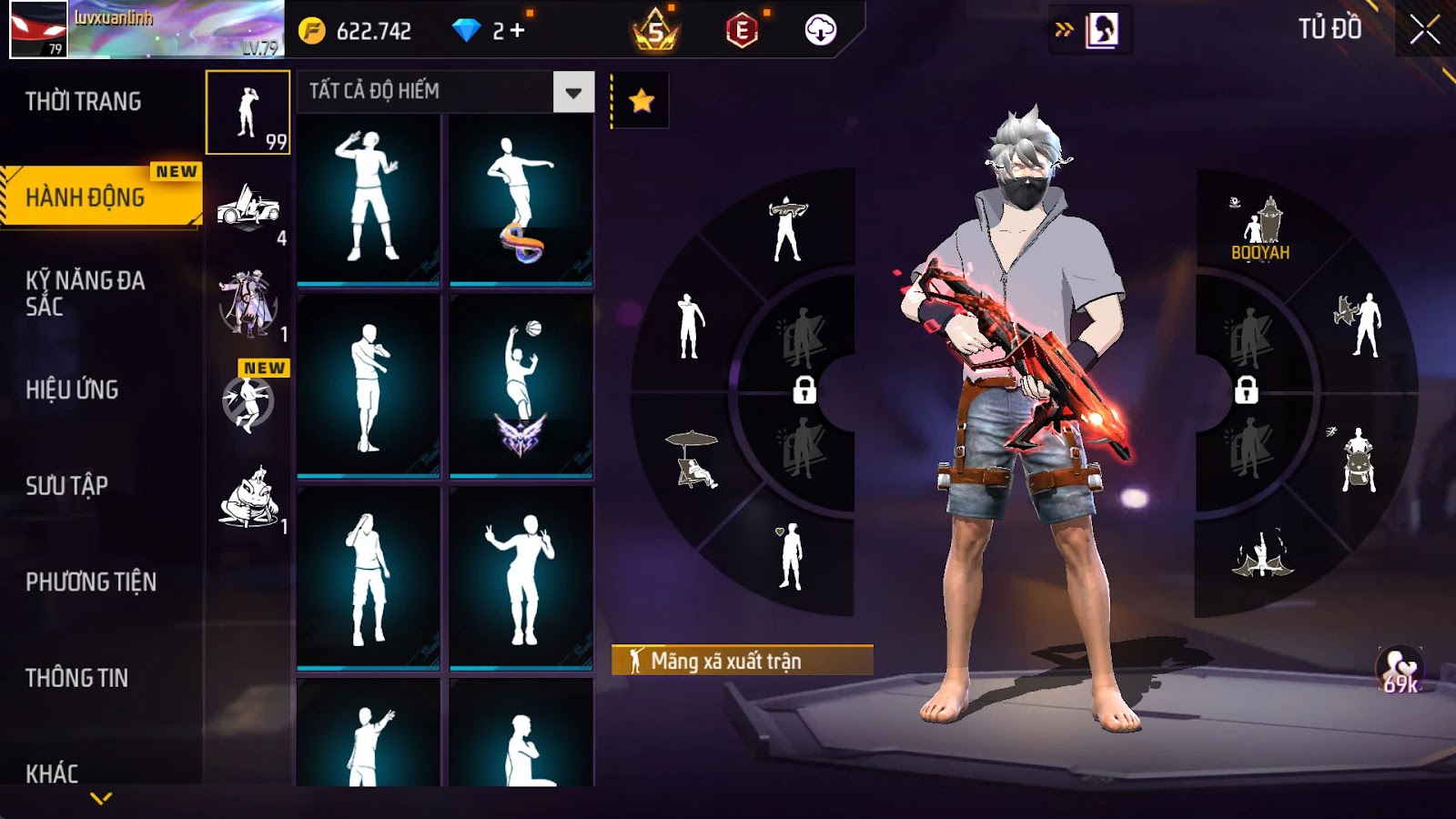Pick the emote with the orange ring
The height and width of the screenshot is (819, 1456).
(x=521, y=198)
